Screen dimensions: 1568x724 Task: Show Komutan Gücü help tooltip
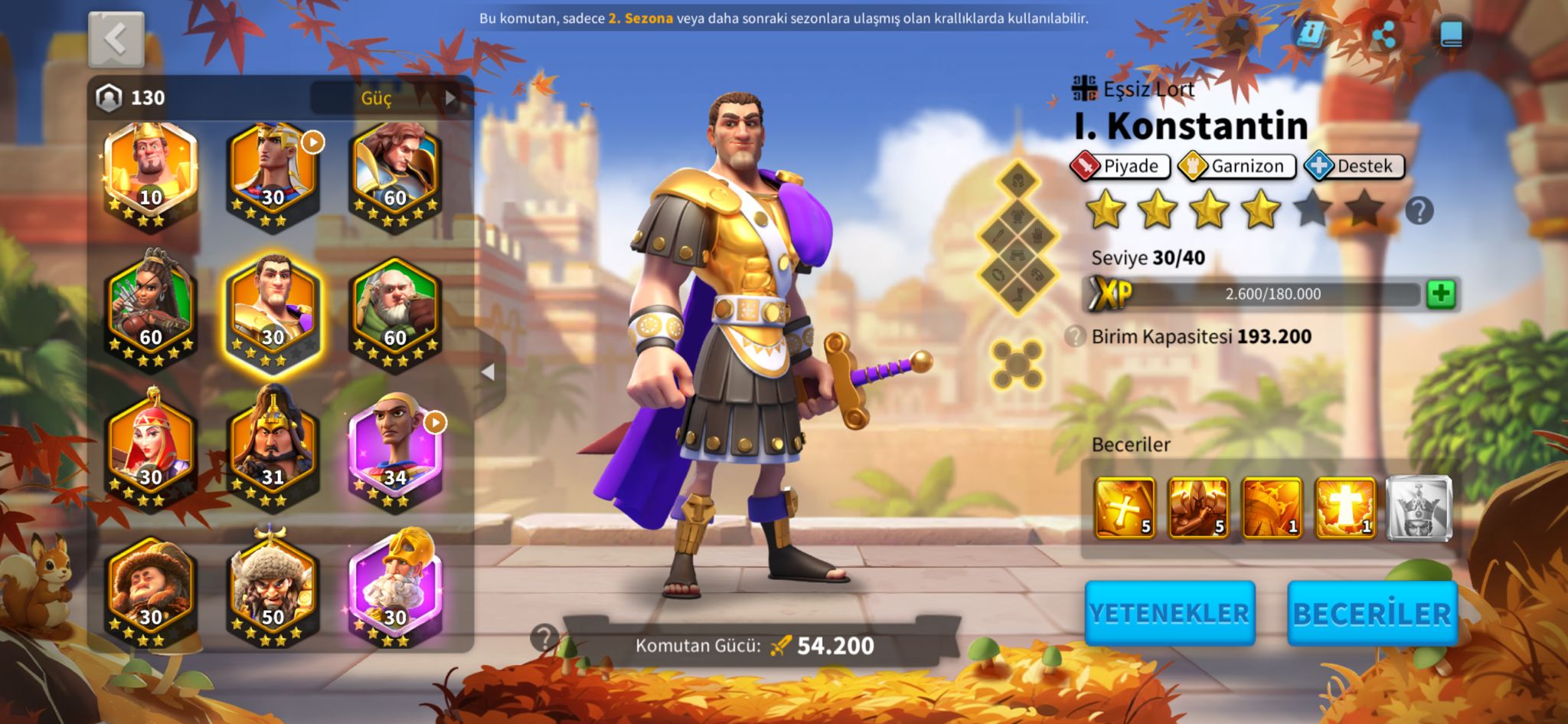544,637
